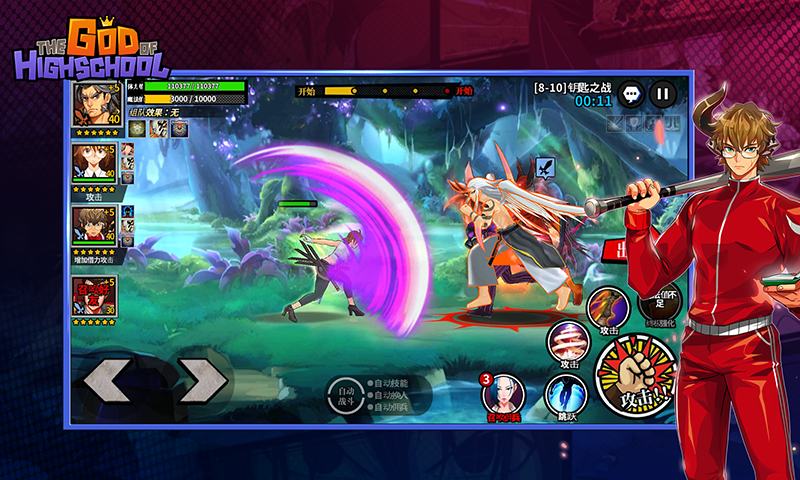Trigger the fiery kick attack skill

coord(607,307)
